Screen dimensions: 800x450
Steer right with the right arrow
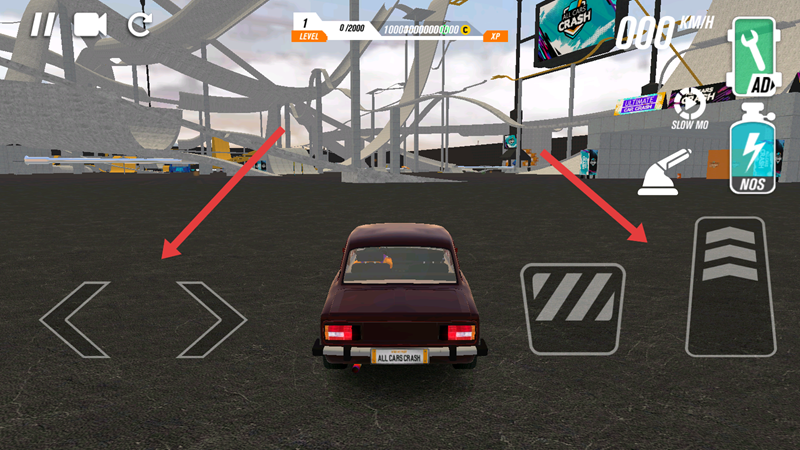pos(211,320)
